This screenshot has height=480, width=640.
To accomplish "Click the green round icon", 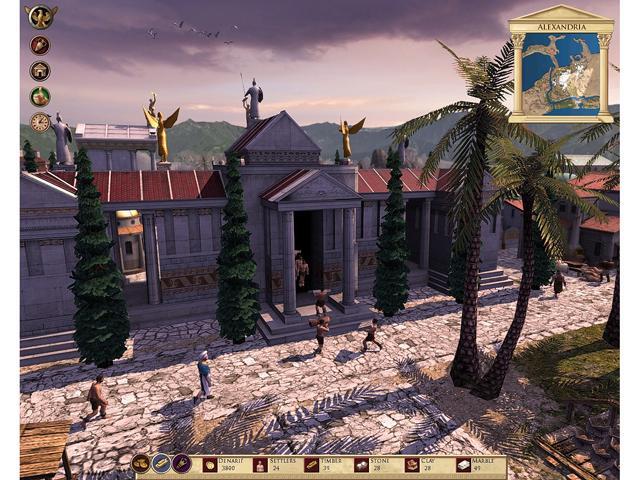I will tap(40, 97).
